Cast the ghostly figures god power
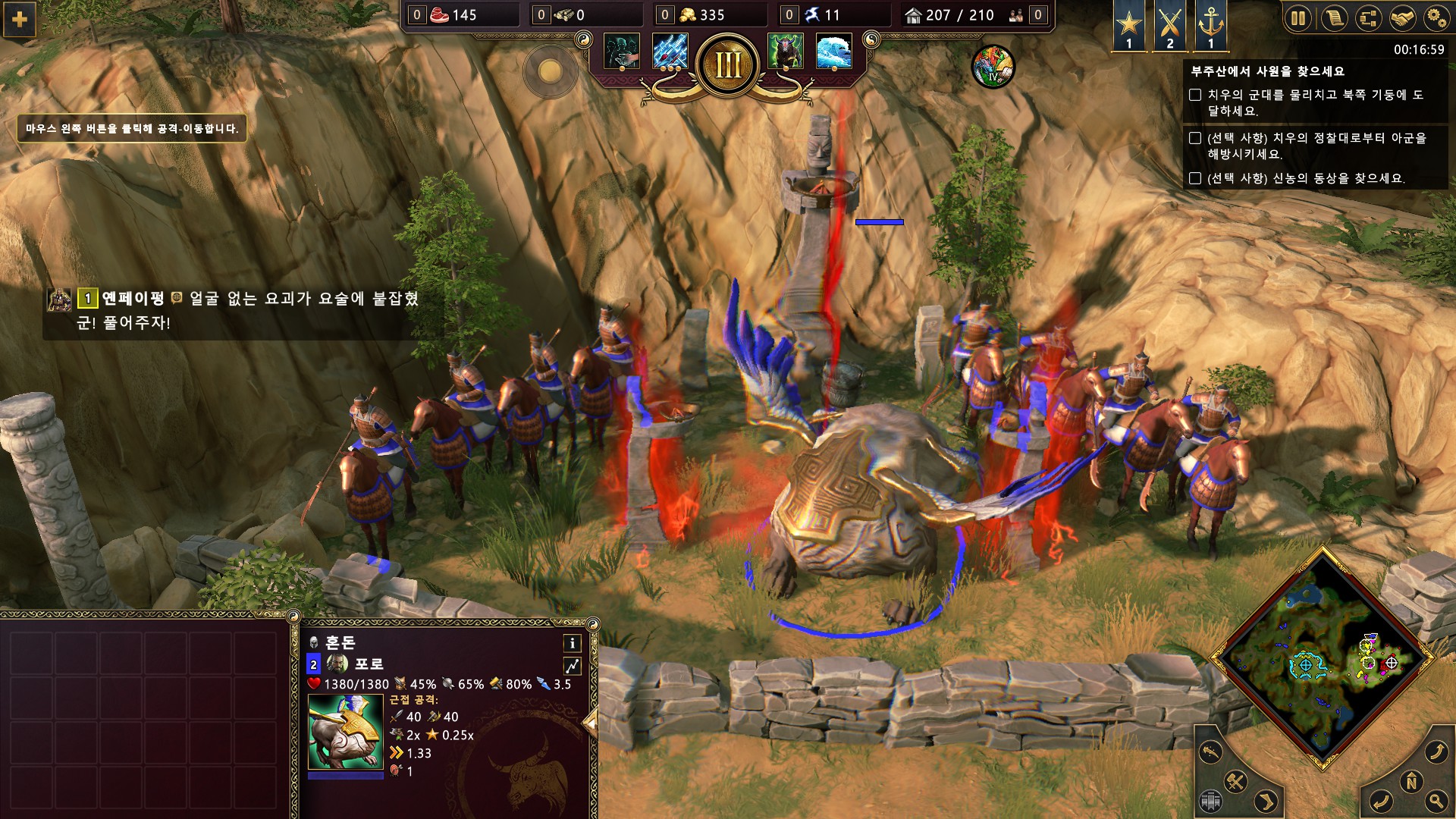1456x819 pixels. click(x=622, y=52)
